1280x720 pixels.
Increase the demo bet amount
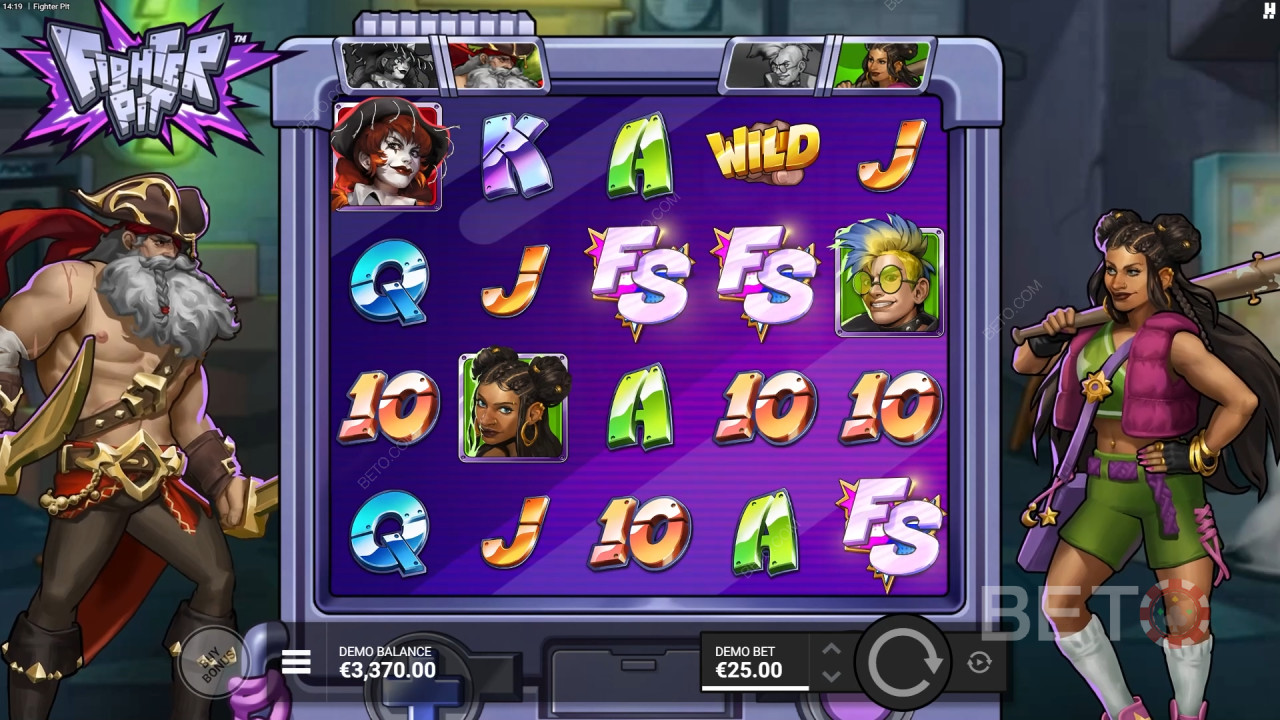pyautogui.click(x=831, y=649)
